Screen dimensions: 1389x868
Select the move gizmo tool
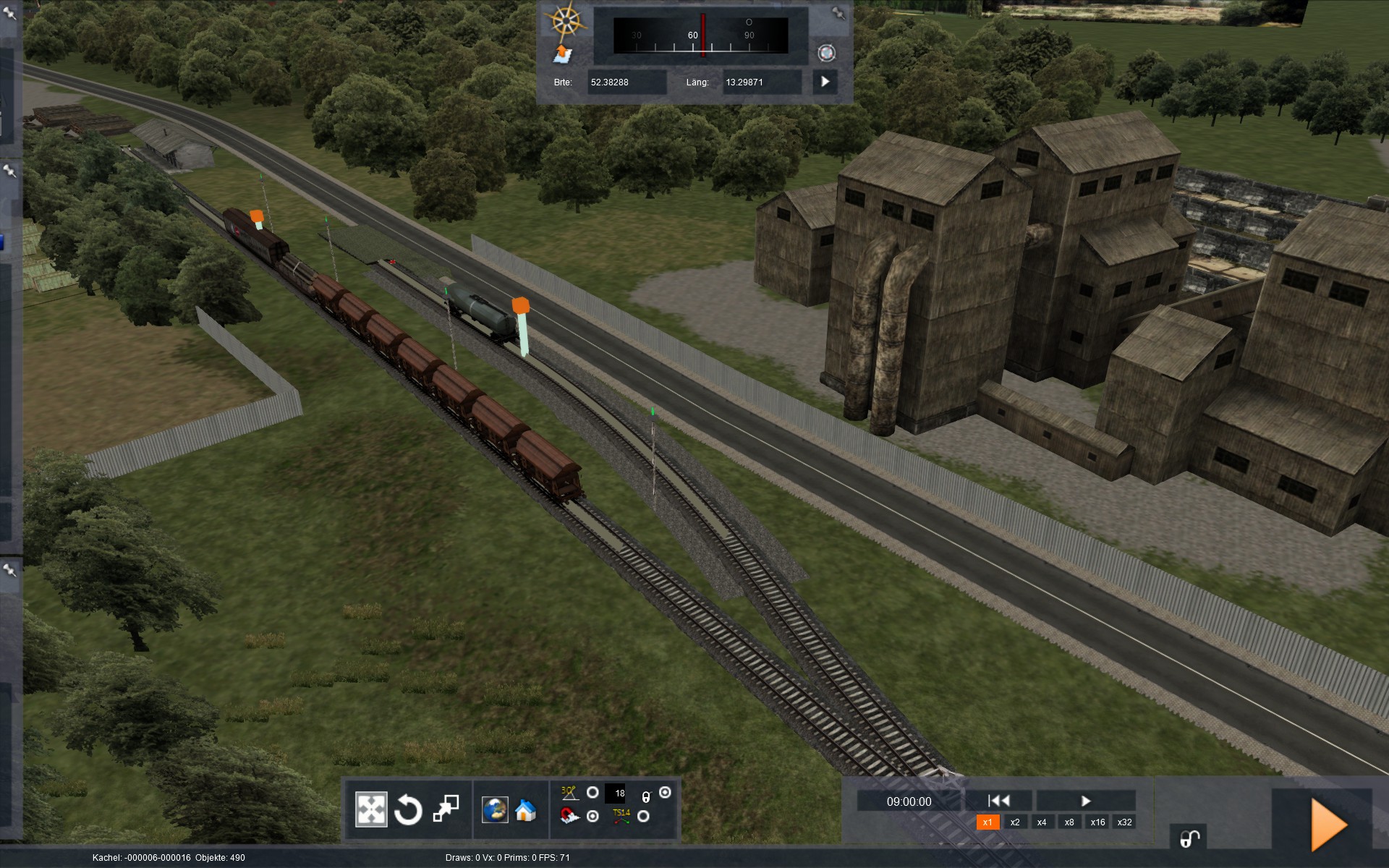[371, 809]
